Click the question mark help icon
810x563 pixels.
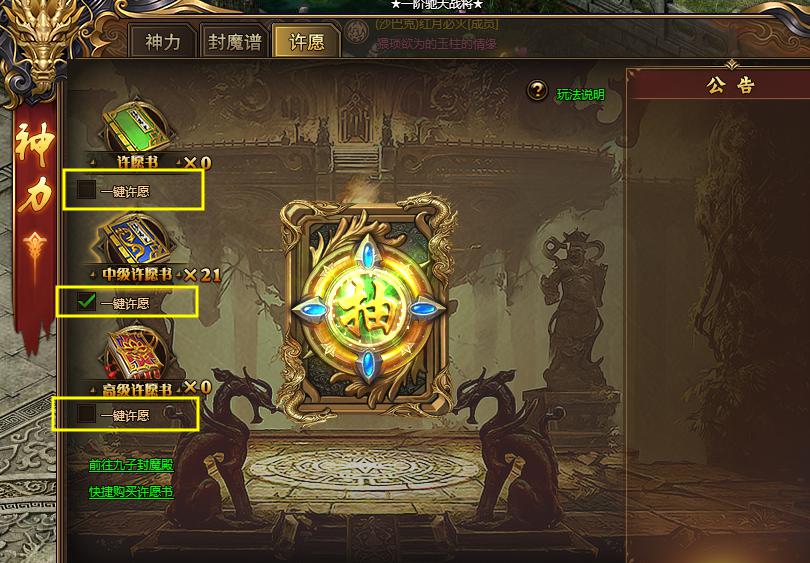[x=538, y=93]
